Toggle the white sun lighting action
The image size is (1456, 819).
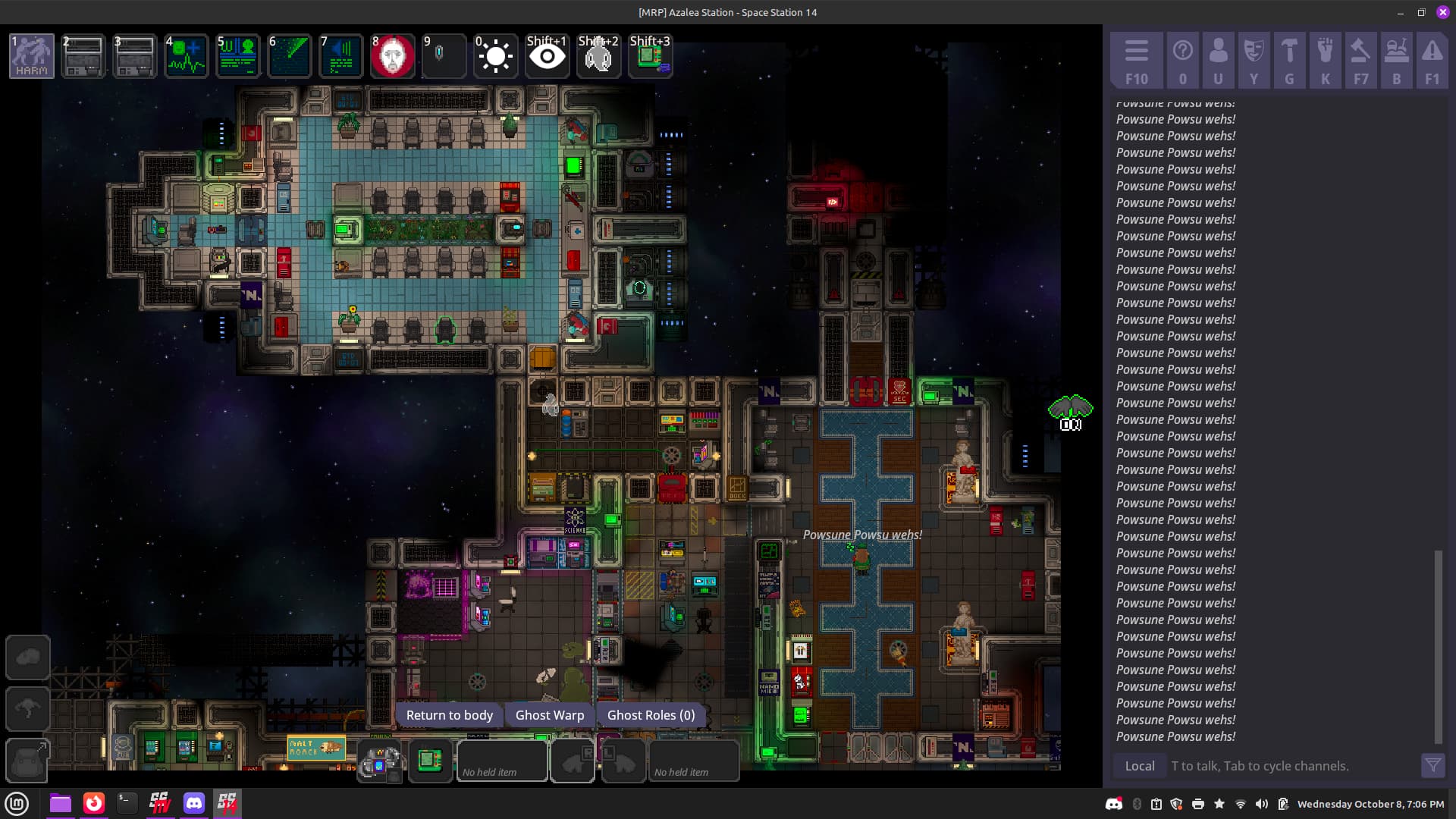(495, 56)
